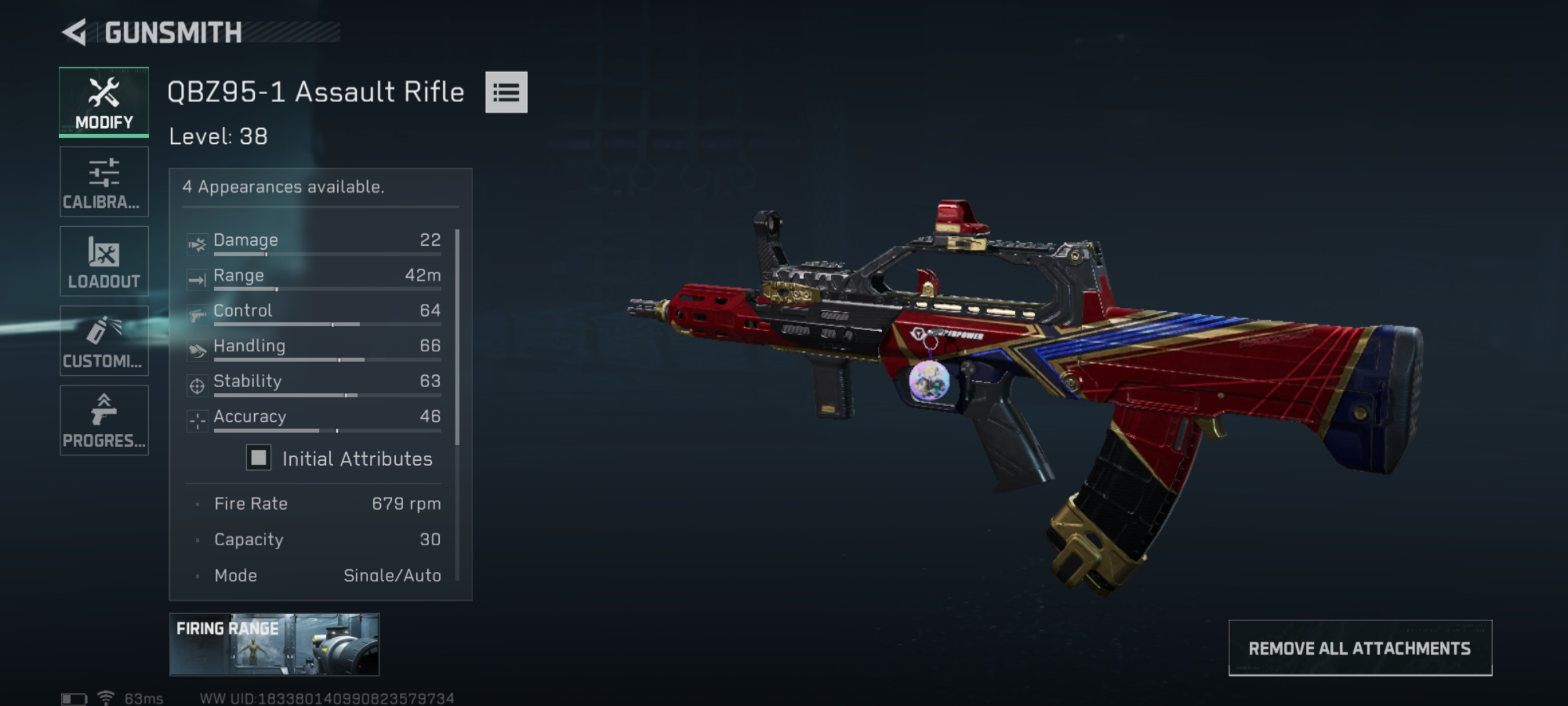The width and height of the screenshot is (1568, 706).
Task: Click the Control stat slider bar
Action: [327, 324]
